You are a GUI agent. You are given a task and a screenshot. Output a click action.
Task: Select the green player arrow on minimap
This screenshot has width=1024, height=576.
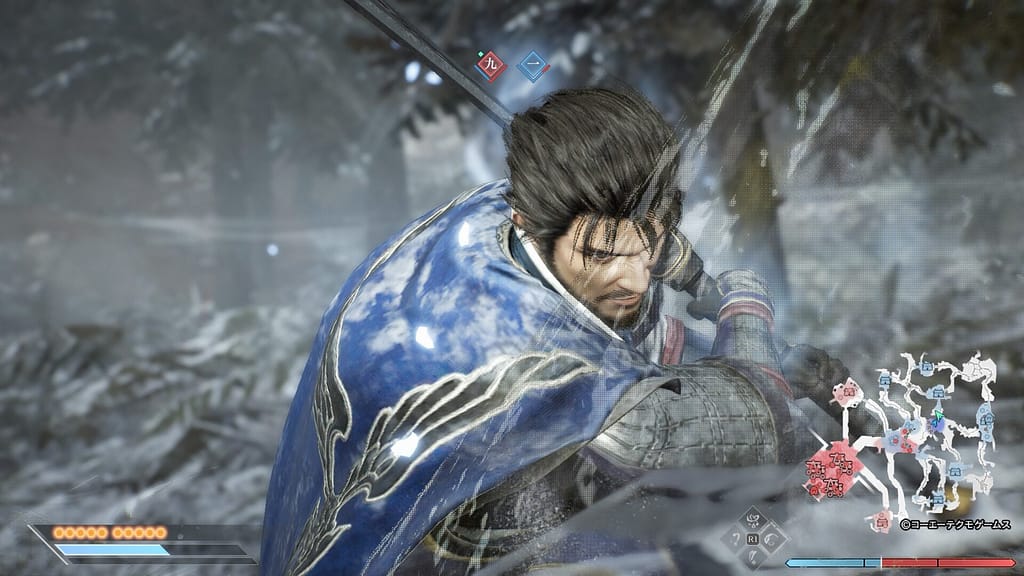pyautogui.click(x=939, y=412)
